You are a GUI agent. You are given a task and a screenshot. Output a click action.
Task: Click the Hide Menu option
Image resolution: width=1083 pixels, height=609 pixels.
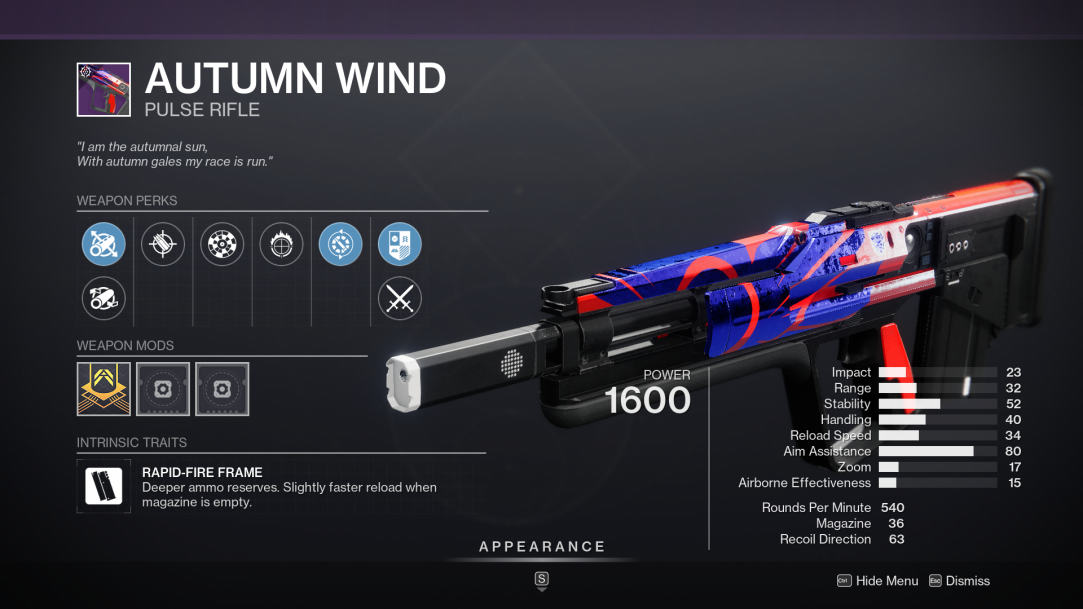877,581
